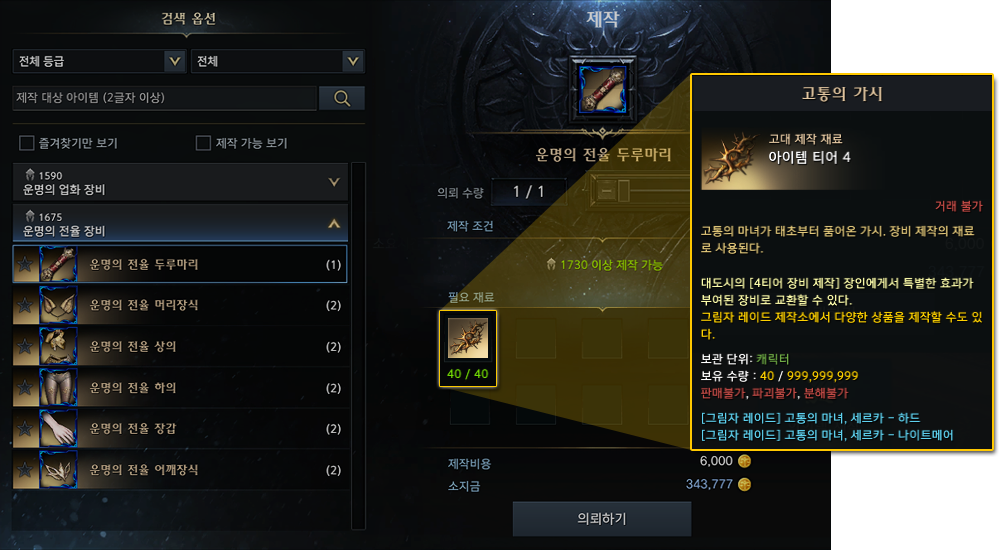Click the 의뢰하기 craft request button
Image resolution: width=1000 pixels, height=550 pixels.
coord(602,519)
